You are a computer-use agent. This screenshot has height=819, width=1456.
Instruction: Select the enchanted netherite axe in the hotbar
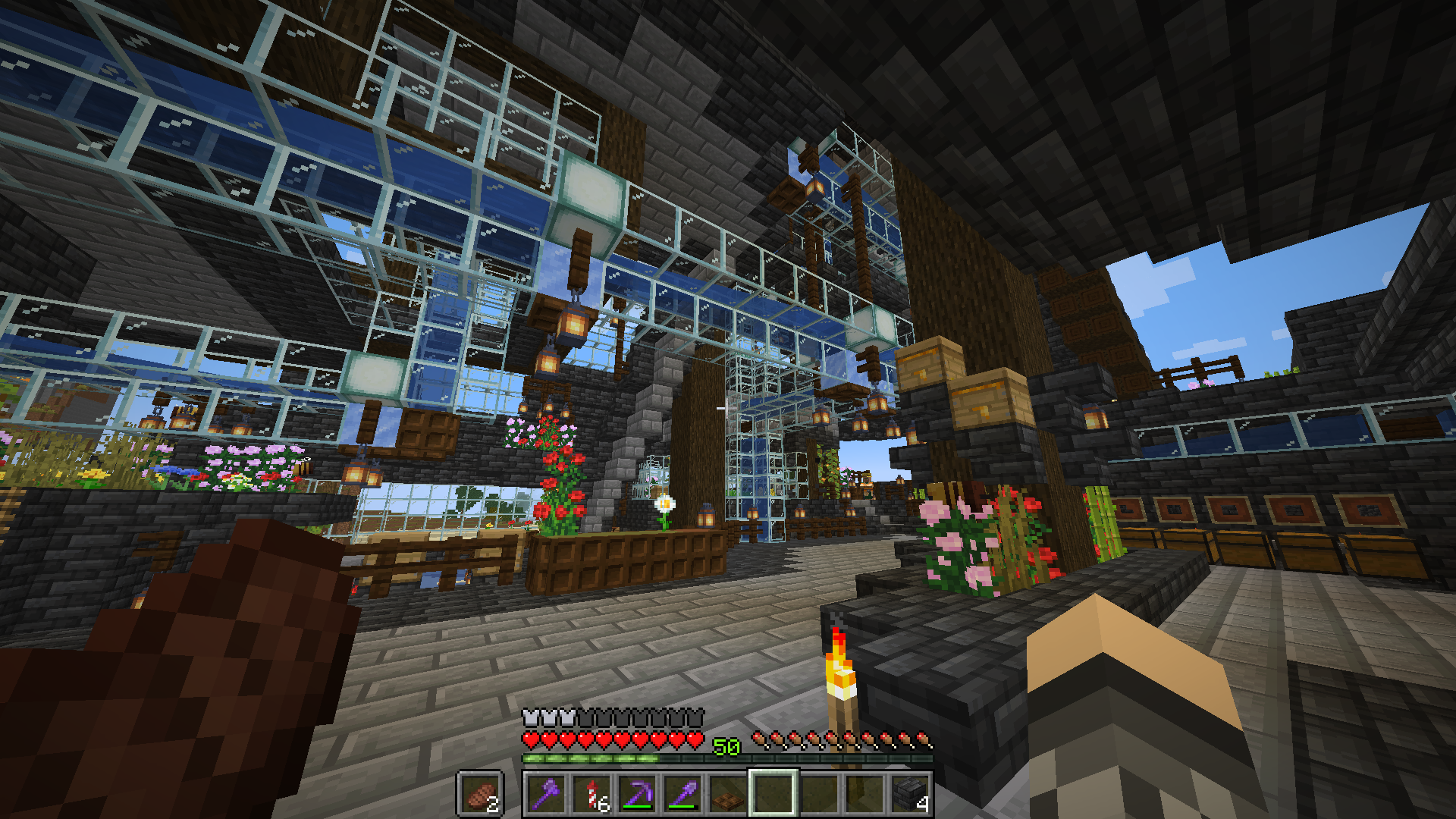546,794
